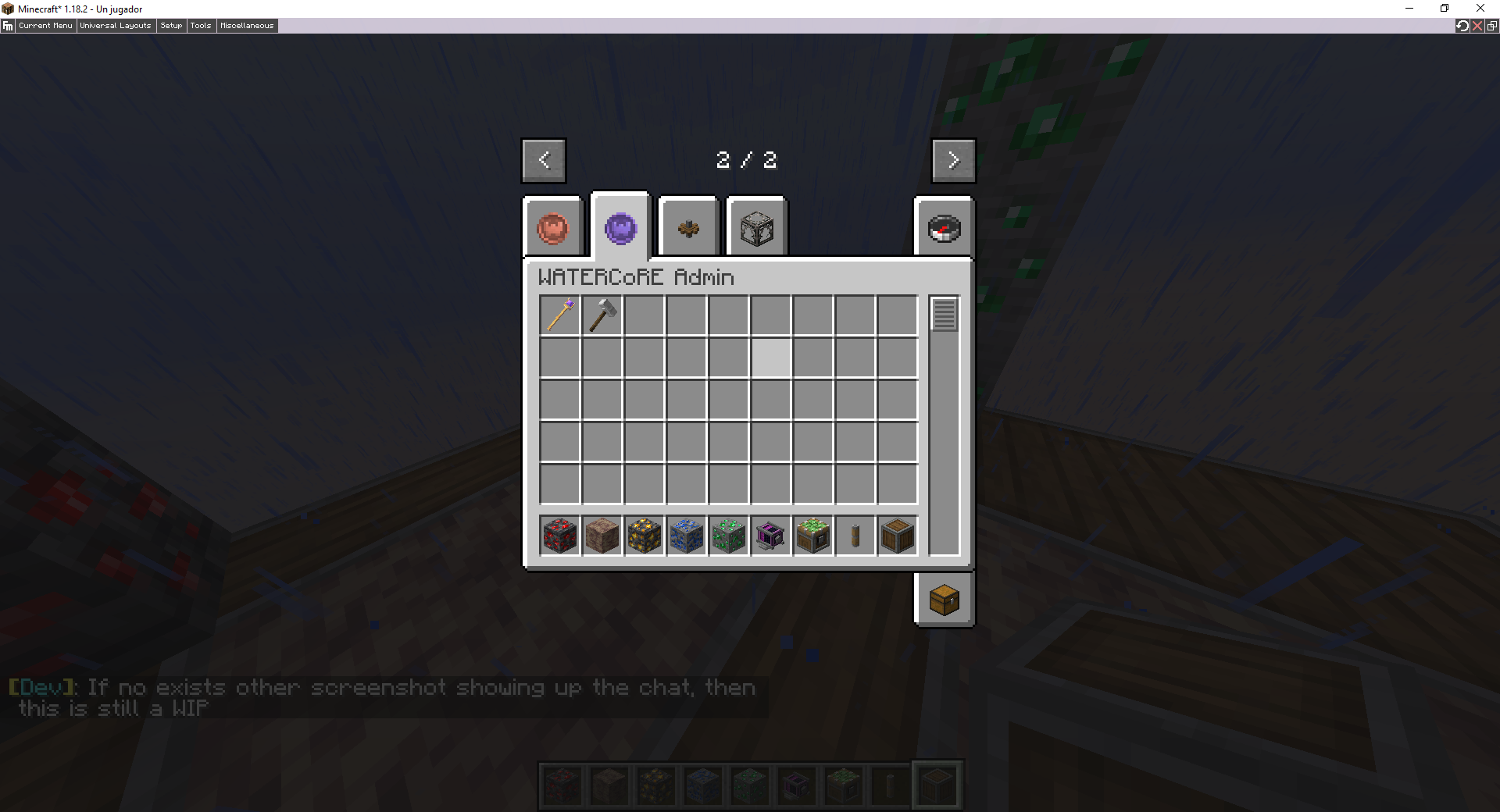The width and height of the screenshot is (1500, 812).
Task: Advance to the next page with the right arrow
Action: pos(953,160)
